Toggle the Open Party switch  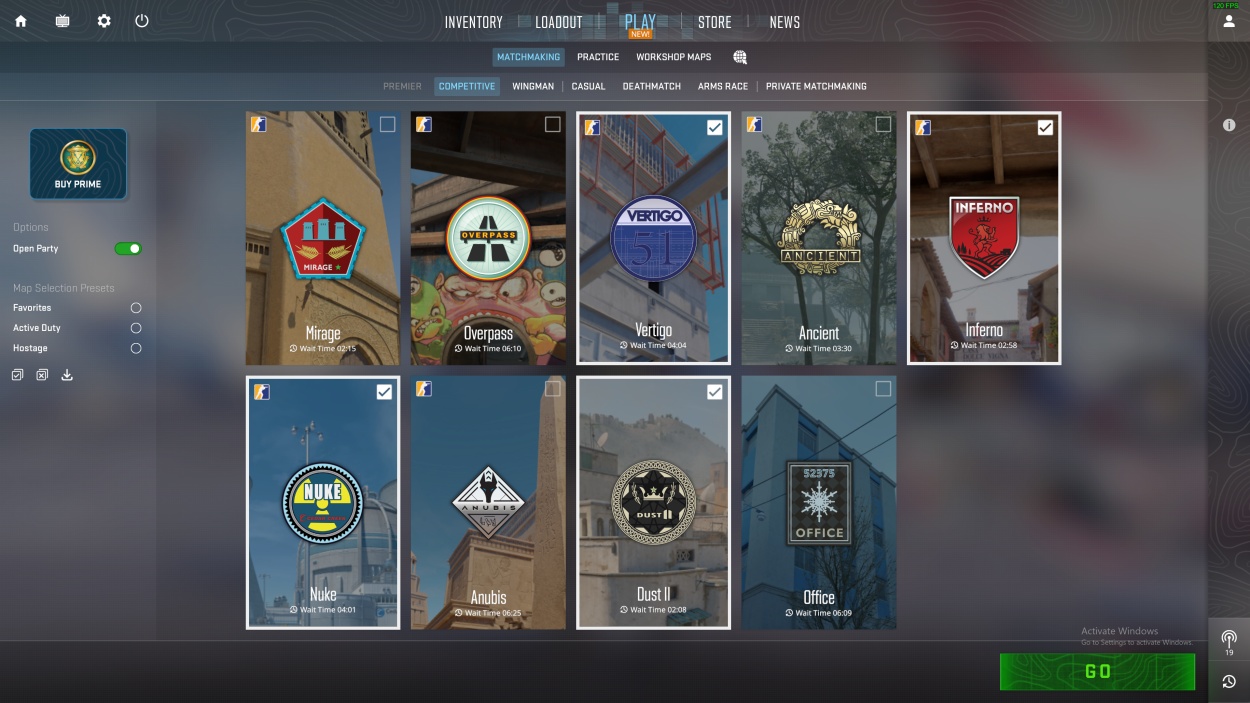click(x=128, y=248)
